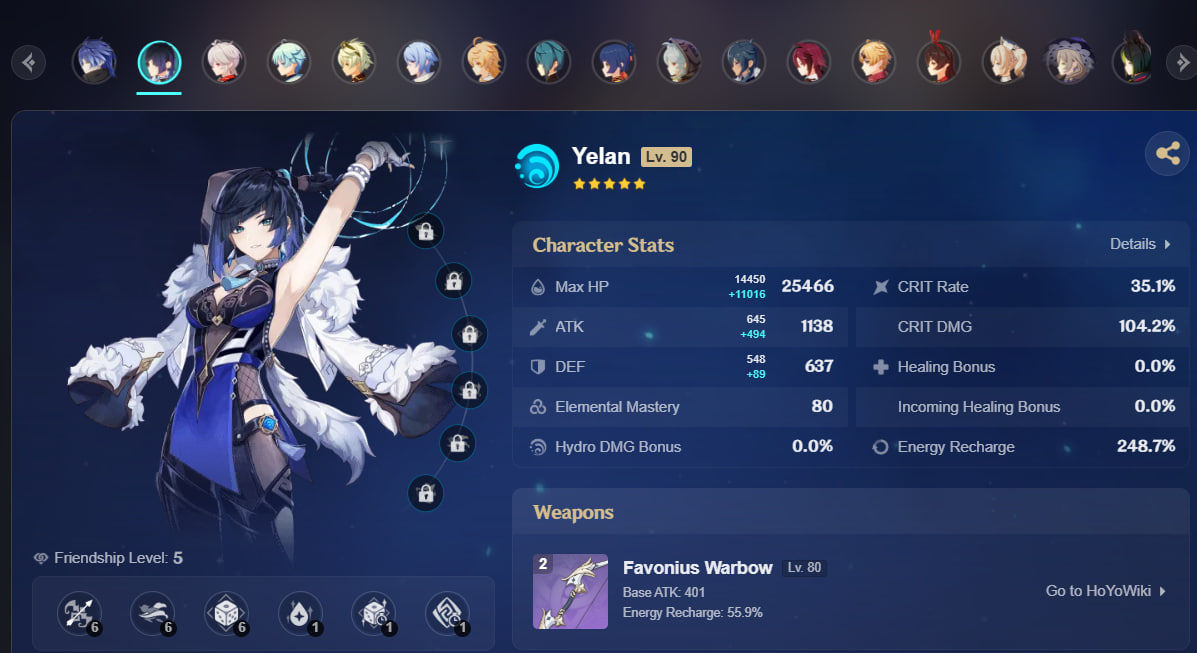Inspect the dice-with-clock passive talent
1197x653 pixels.
(x=373, y=614)
